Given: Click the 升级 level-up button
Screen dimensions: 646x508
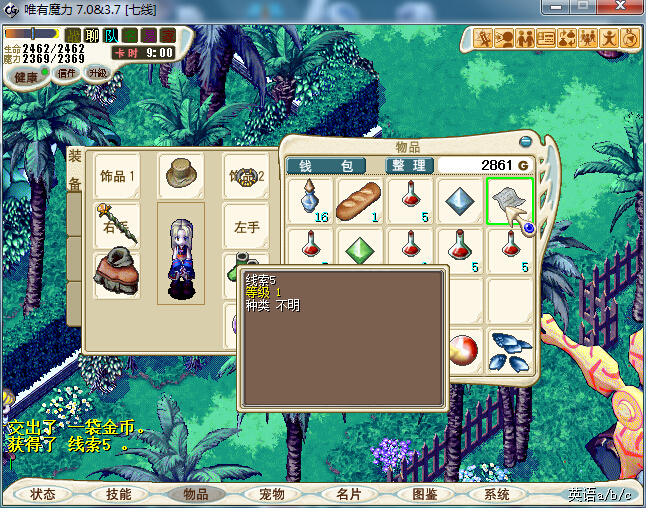Looking at the screenshot, I should click(x=98, y=73).
